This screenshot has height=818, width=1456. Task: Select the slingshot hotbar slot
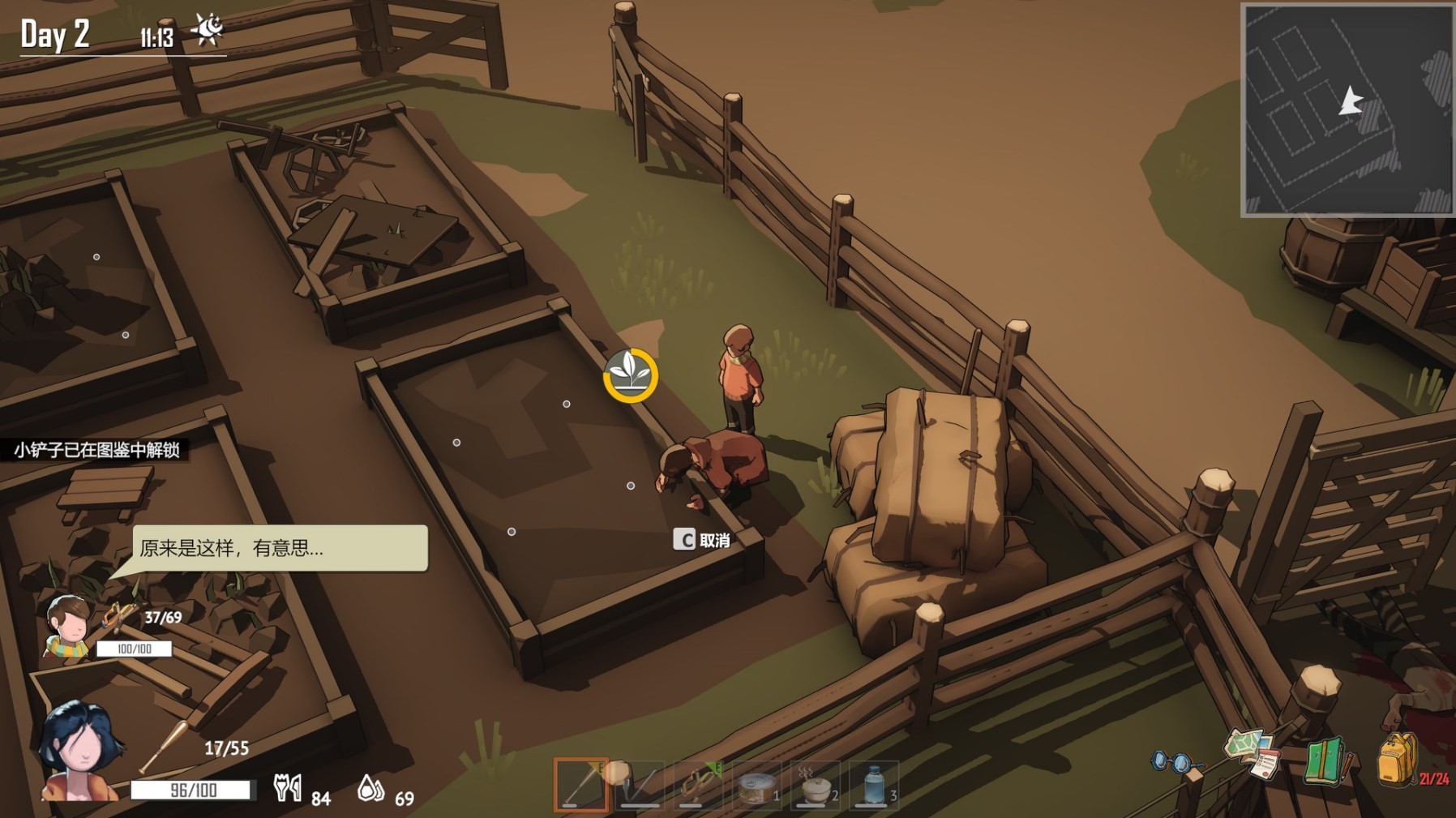pos(698,785)
